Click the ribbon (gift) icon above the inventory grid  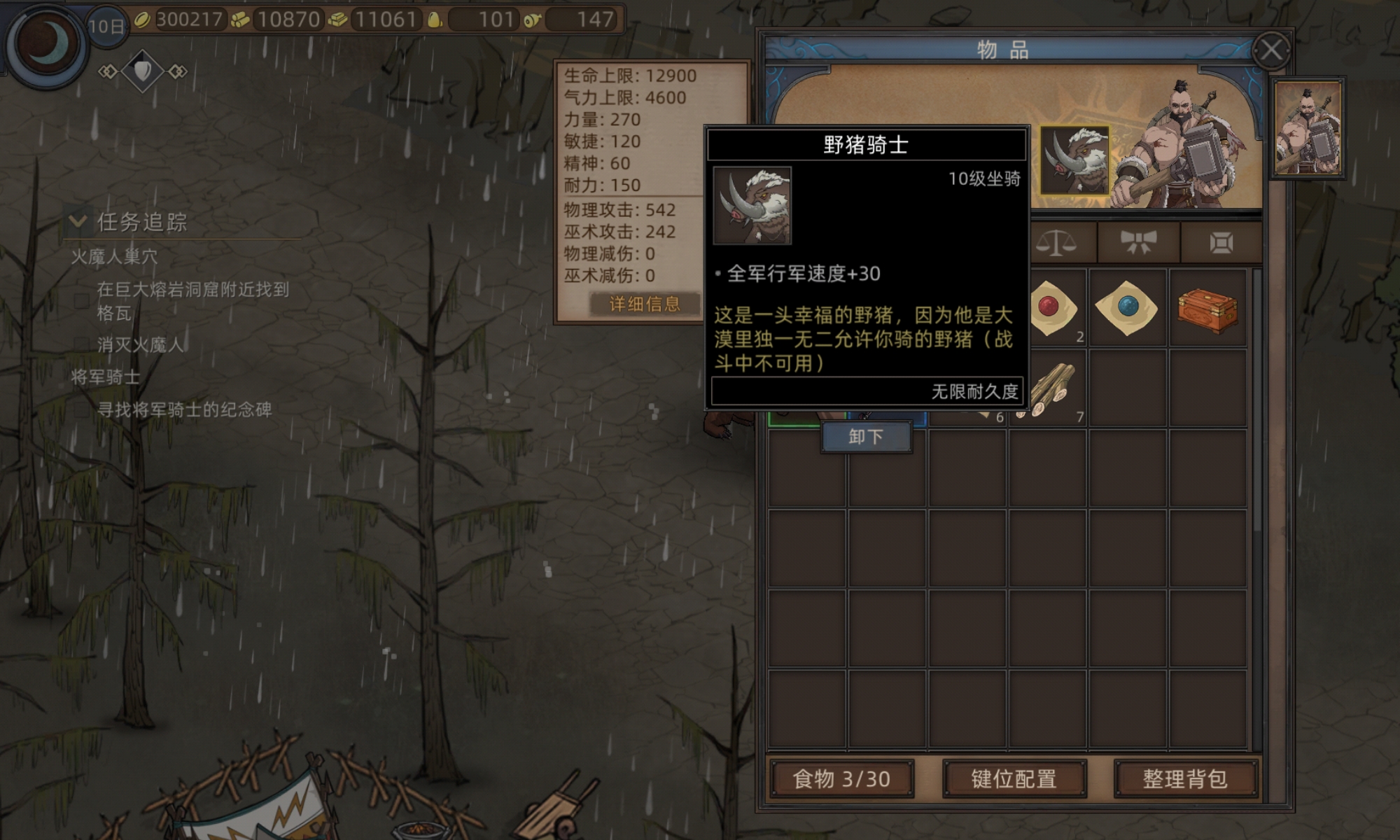click(1137, 242)
